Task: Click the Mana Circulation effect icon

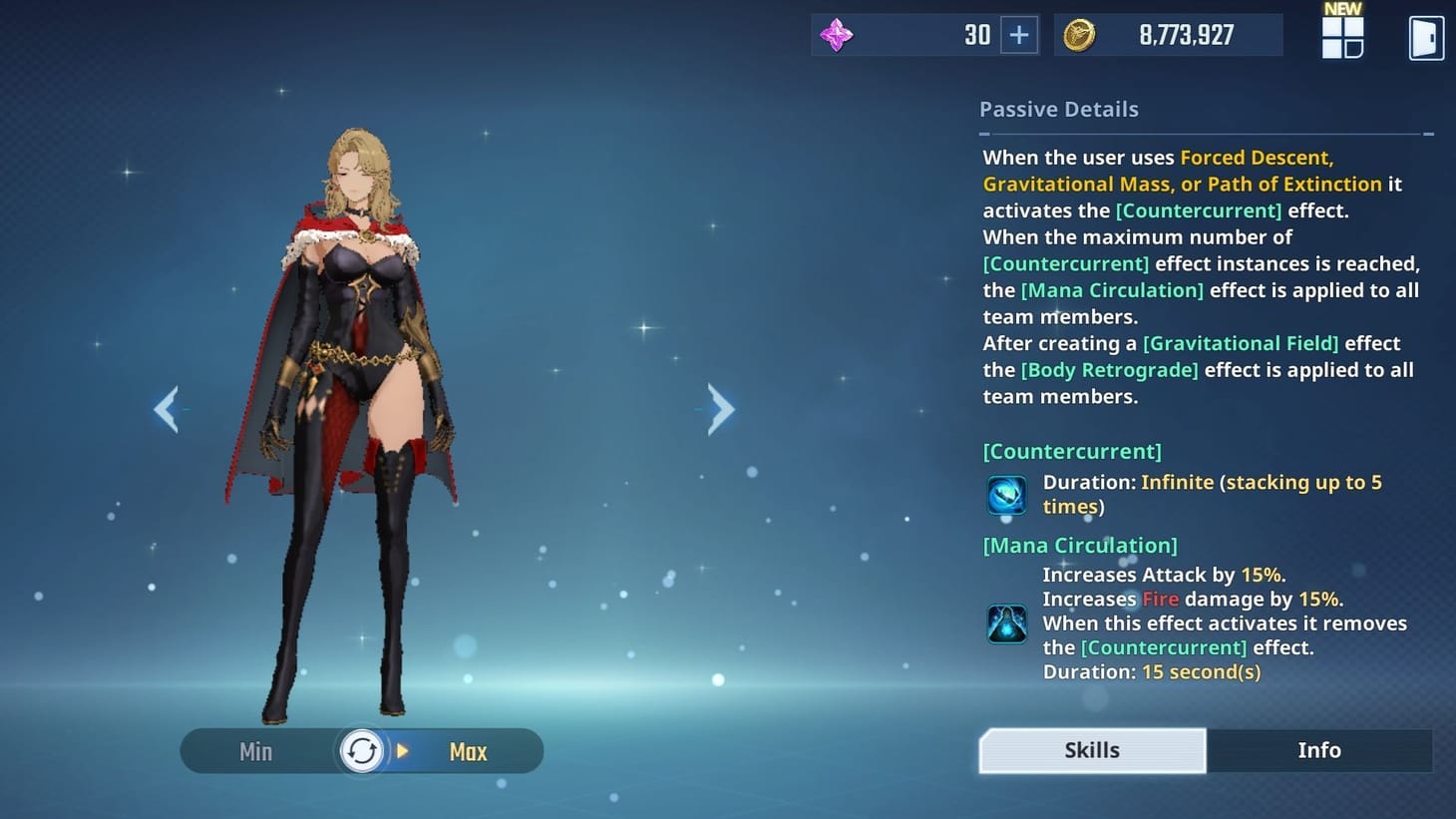Action: (x=1005, y=623)
